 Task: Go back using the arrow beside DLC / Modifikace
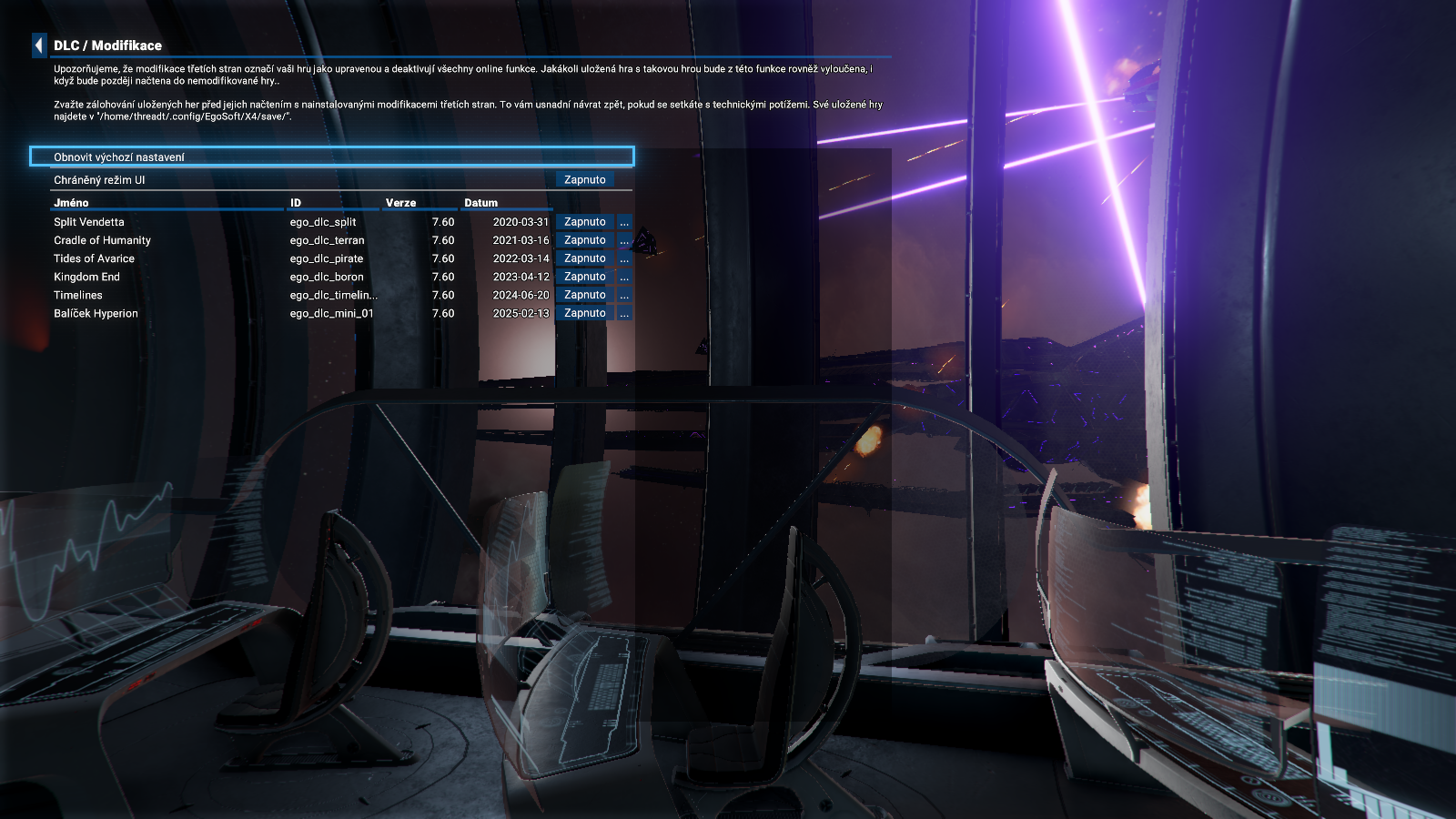click(x=39, y=45)
